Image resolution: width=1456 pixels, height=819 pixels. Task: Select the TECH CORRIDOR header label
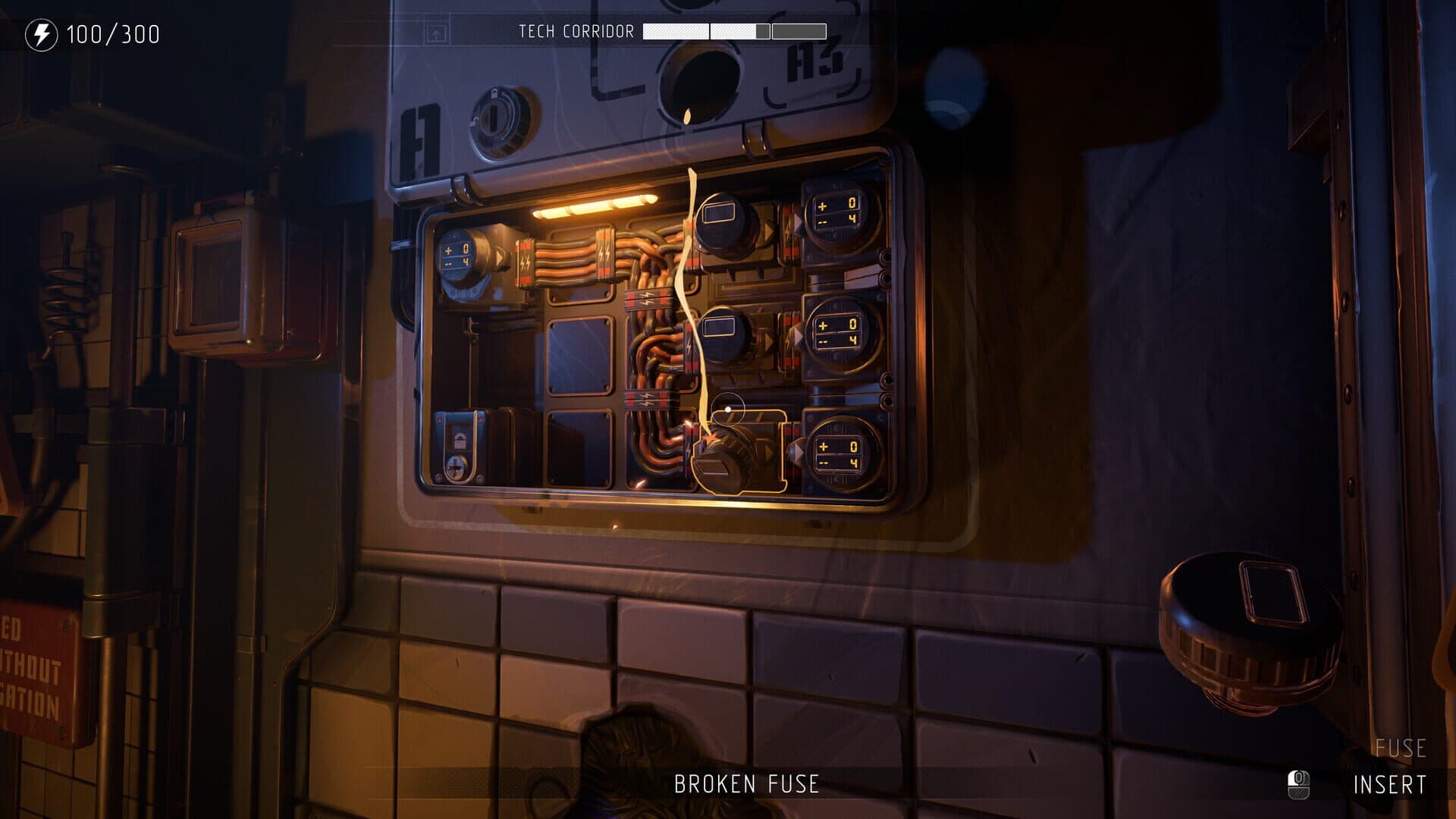click(576, 32)
